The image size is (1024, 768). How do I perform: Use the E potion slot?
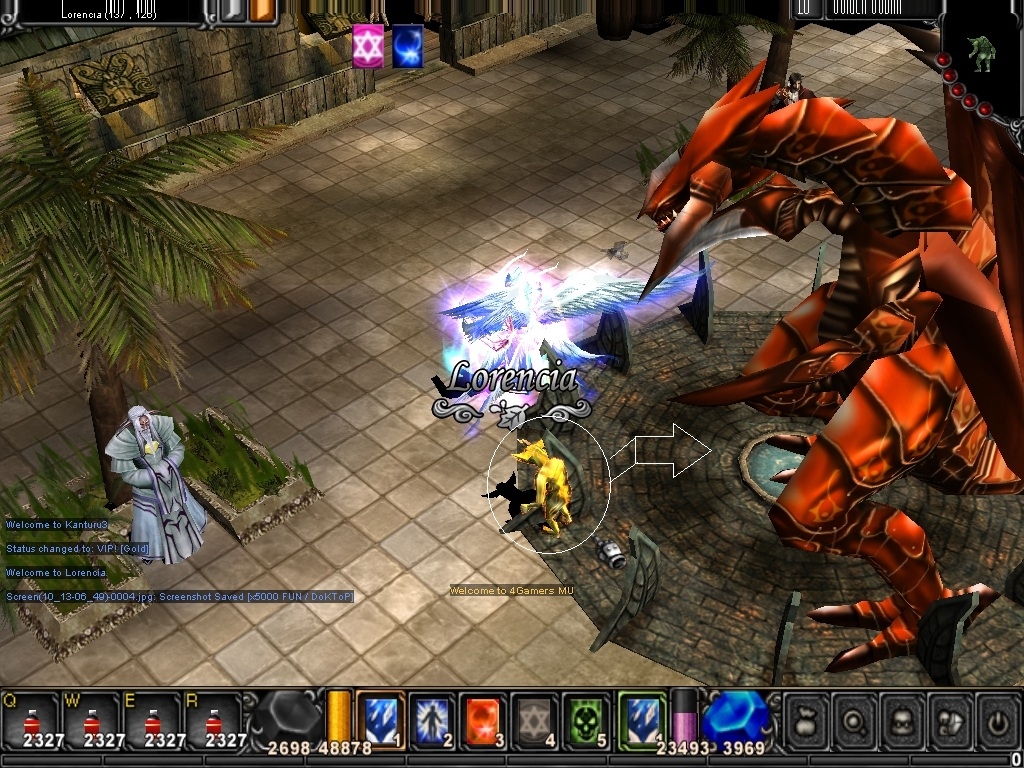point(152,720)
